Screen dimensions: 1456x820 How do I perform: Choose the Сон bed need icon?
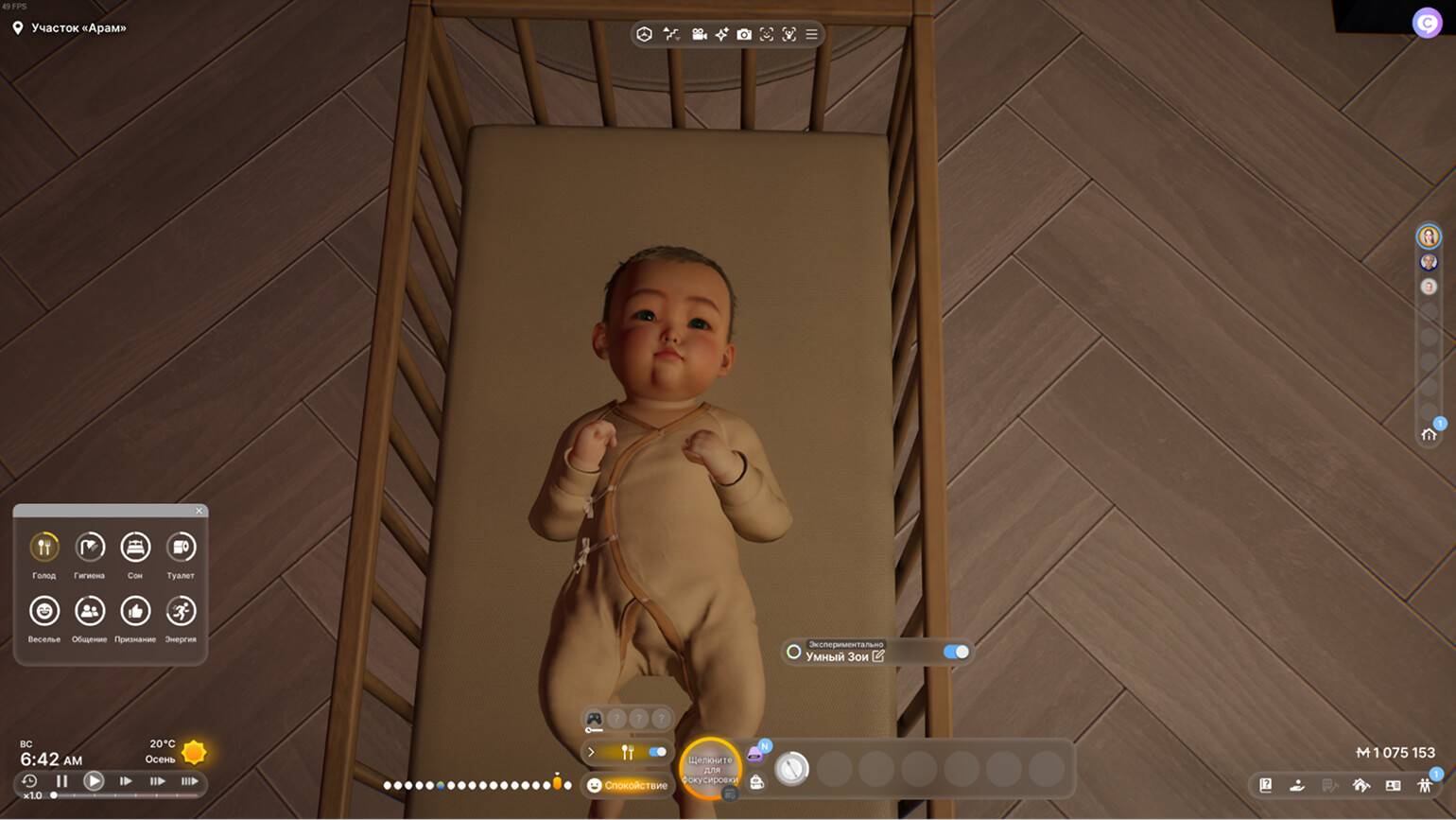(x=135, y=548)
